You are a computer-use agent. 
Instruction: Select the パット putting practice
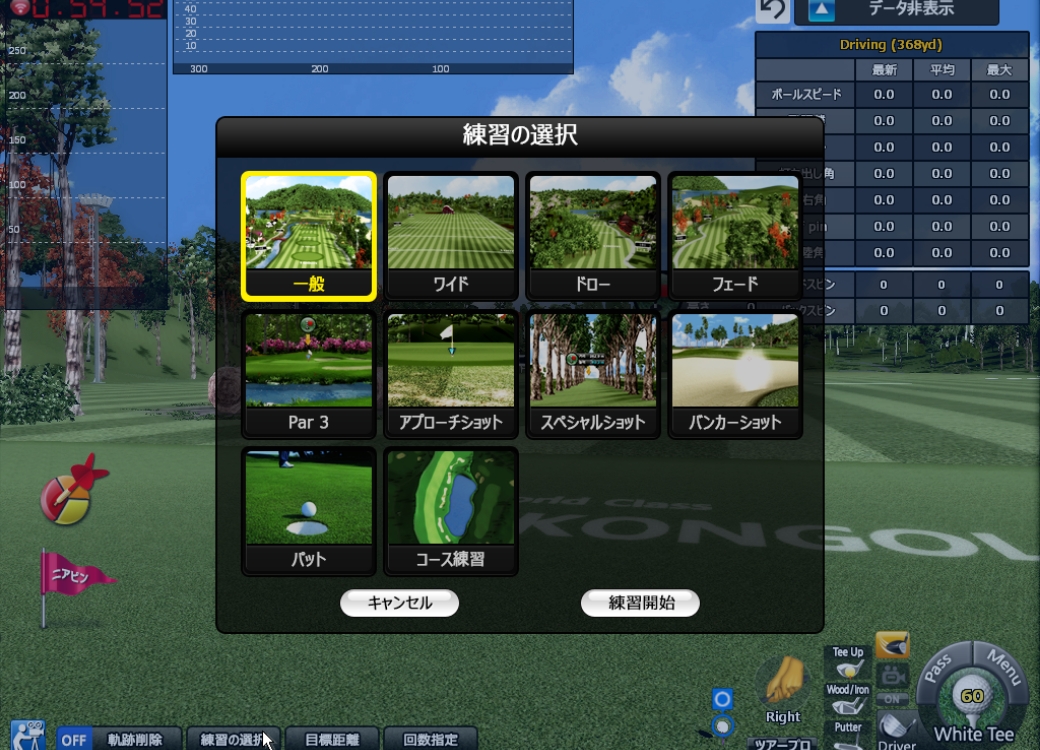click(x=309, y=512)
